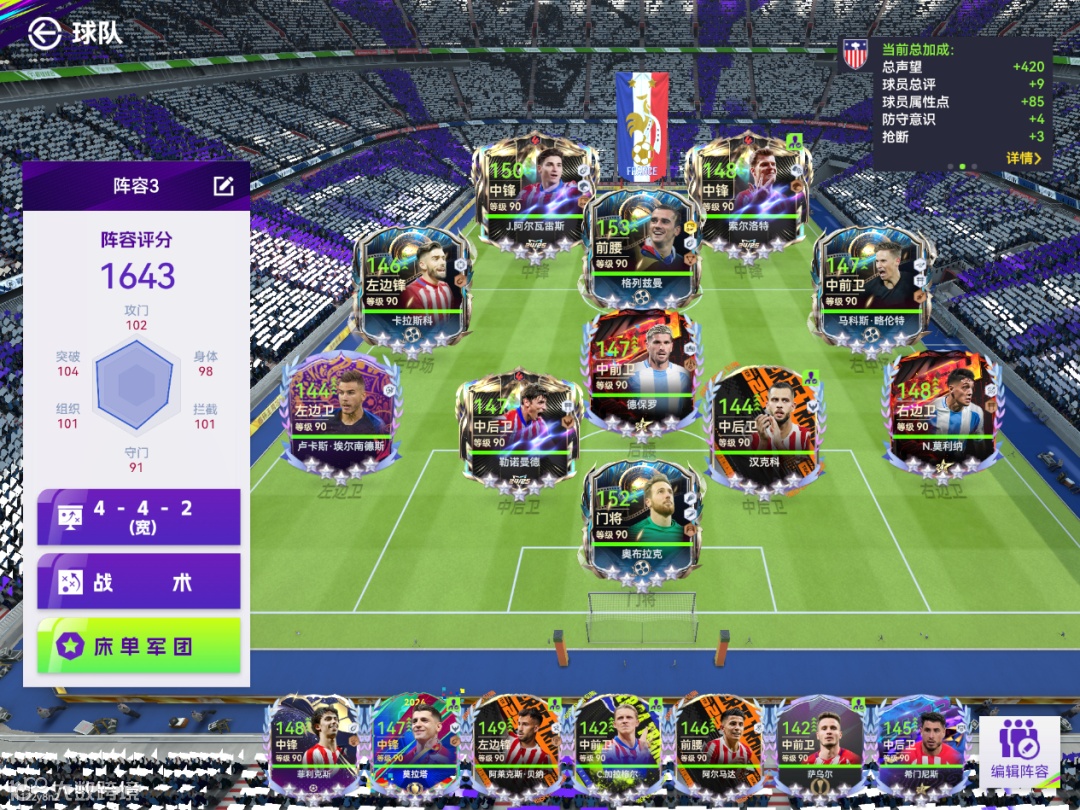Open the 4-4-2 (宽) formation selector
The height and width of the screenshot is (810, 1080).
coord(139,516)
